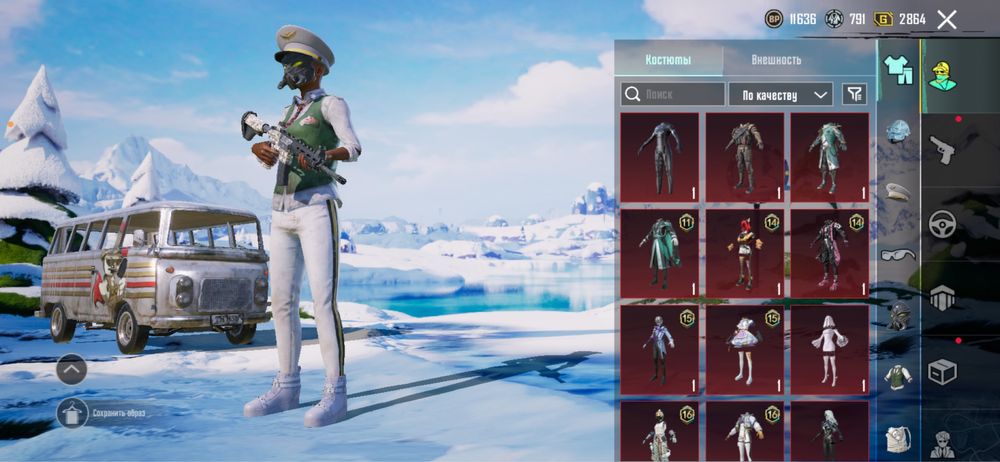Switch to the pistol weapons section
Viewport: 1000px width, 462px height.
(x=942, y=150)
